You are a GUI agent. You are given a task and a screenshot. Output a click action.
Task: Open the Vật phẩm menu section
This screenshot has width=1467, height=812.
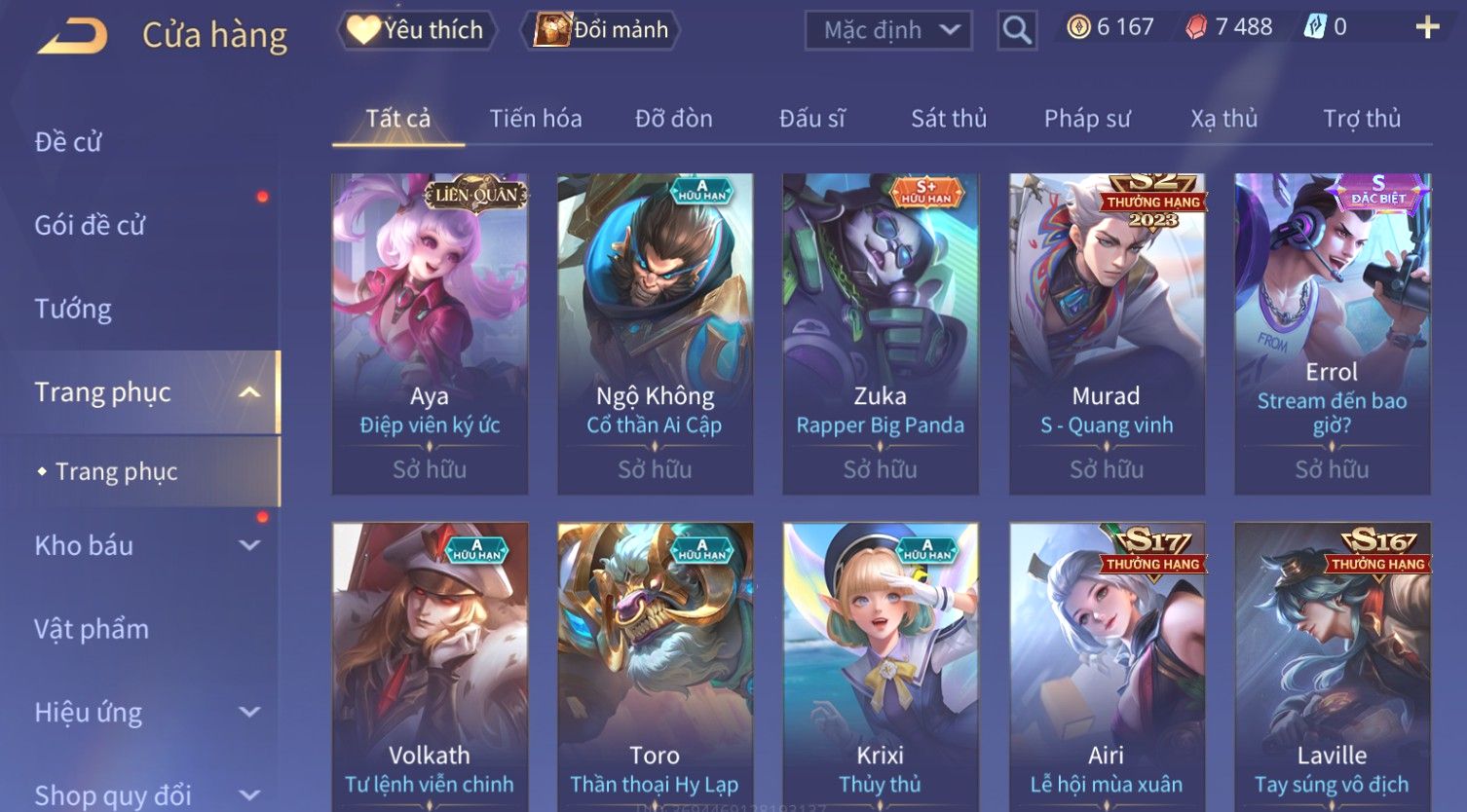click(x=92, y=629)
